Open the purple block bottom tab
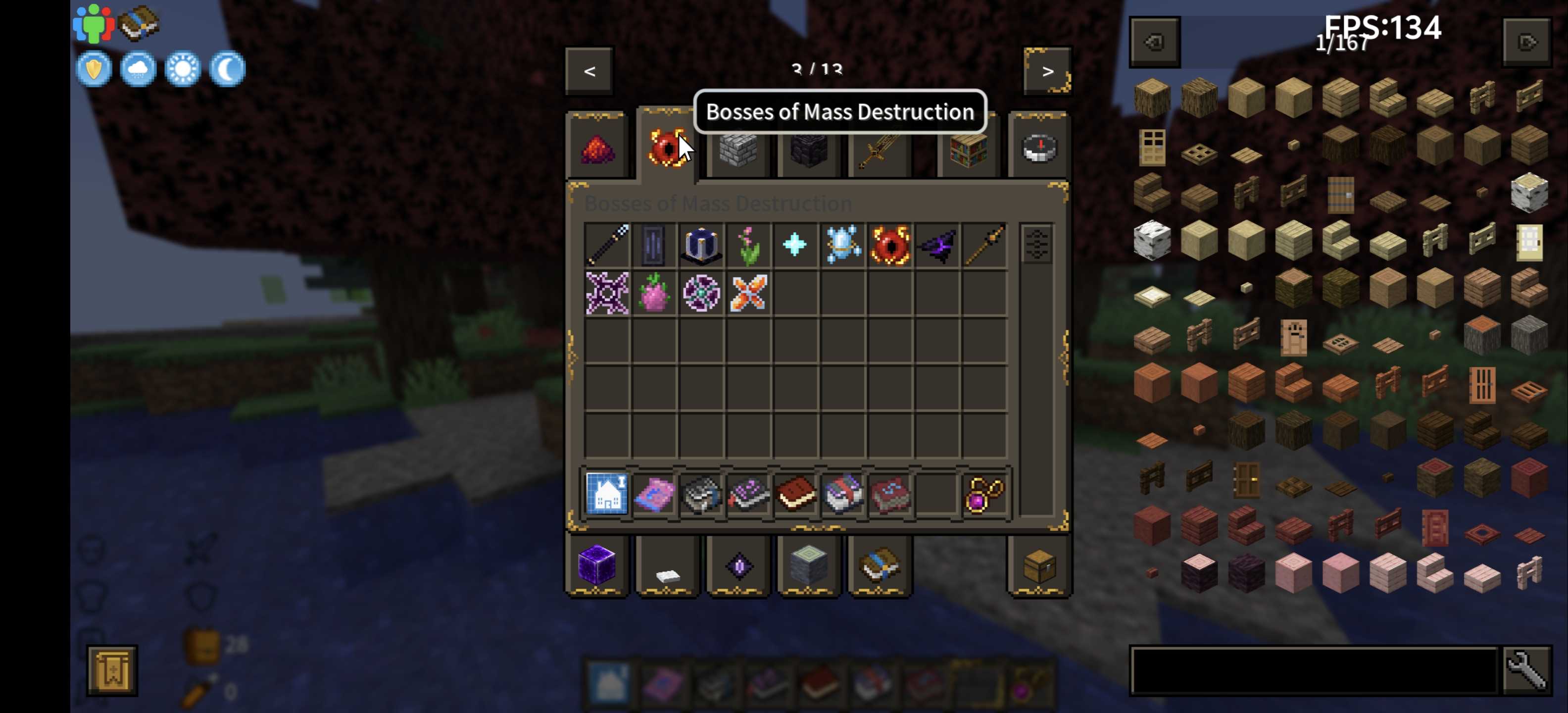1568x713 pixels. click(x=596, y=565)
